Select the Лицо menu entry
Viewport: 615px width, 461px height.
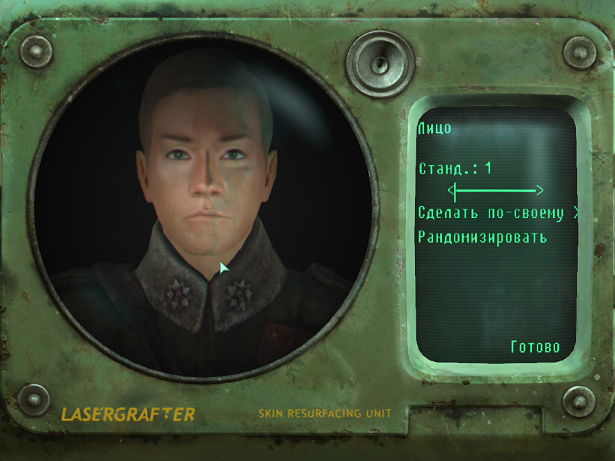435,128
